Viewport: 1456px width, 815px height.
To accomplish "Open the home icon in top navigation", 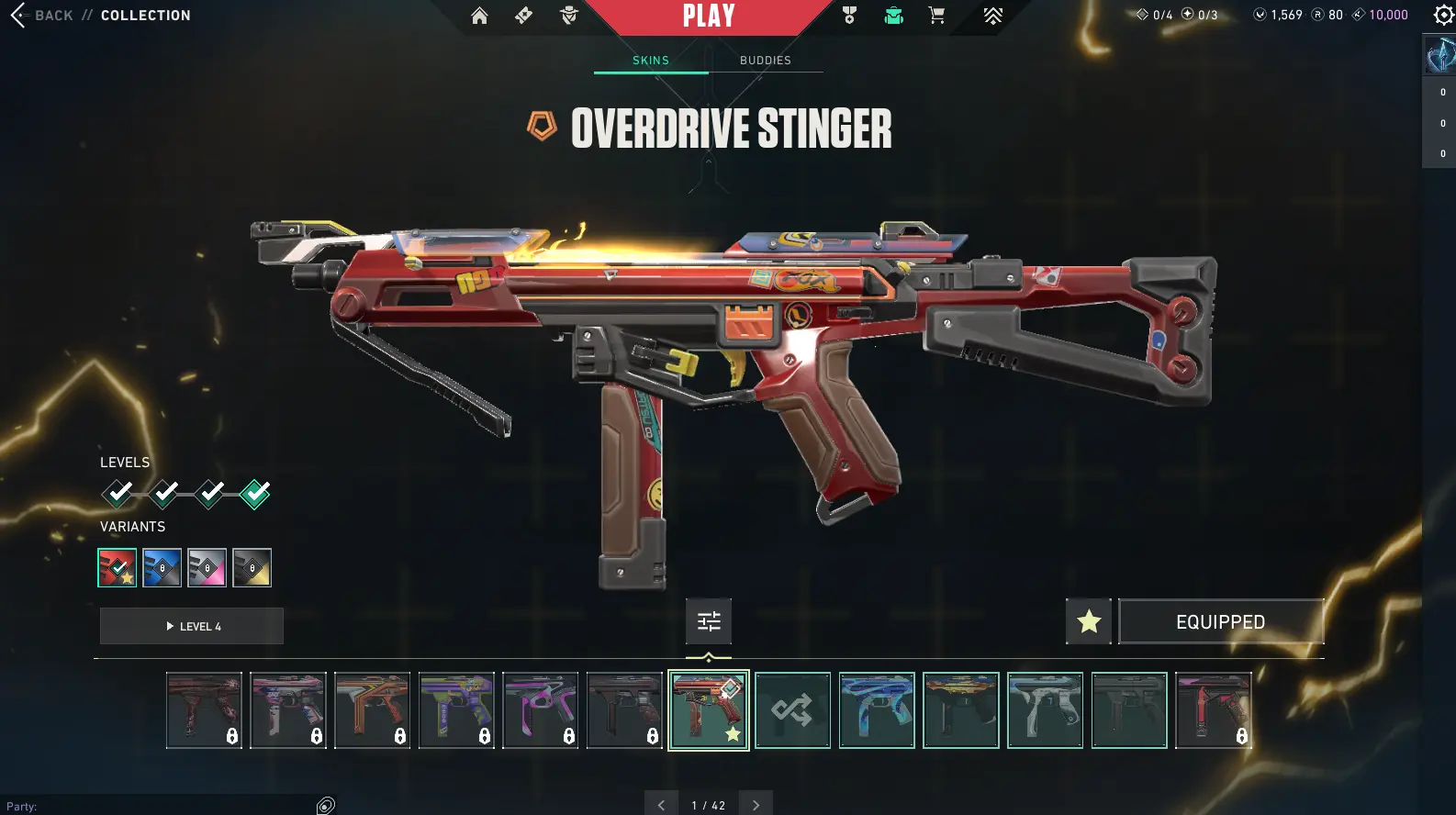I will click(479, 16).
